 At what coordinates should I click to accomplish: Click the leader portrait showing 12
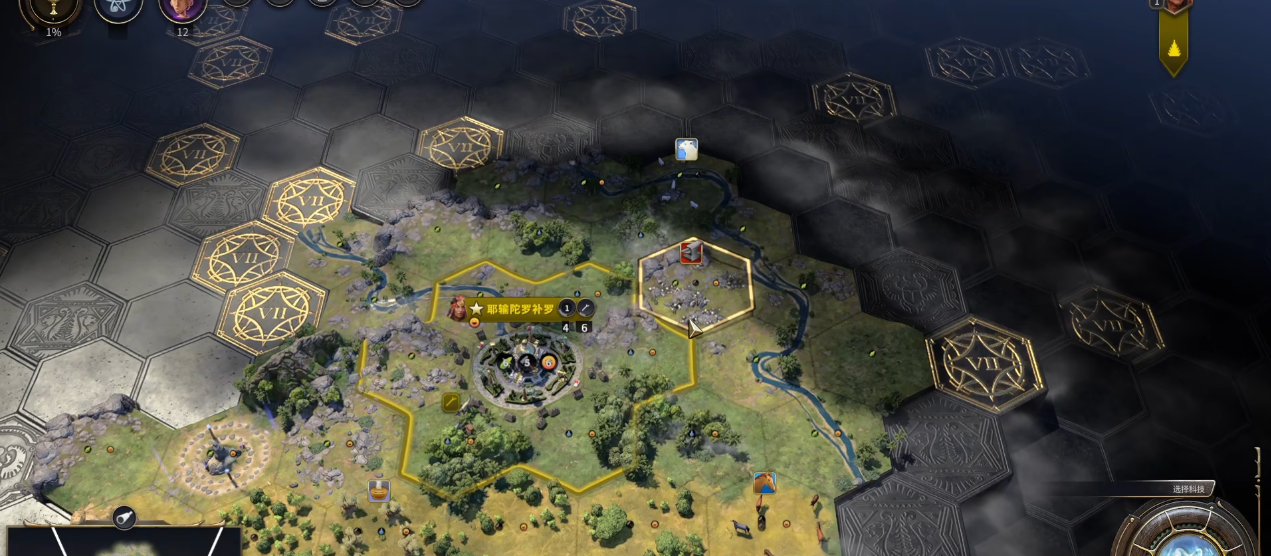tap(182, 8)
